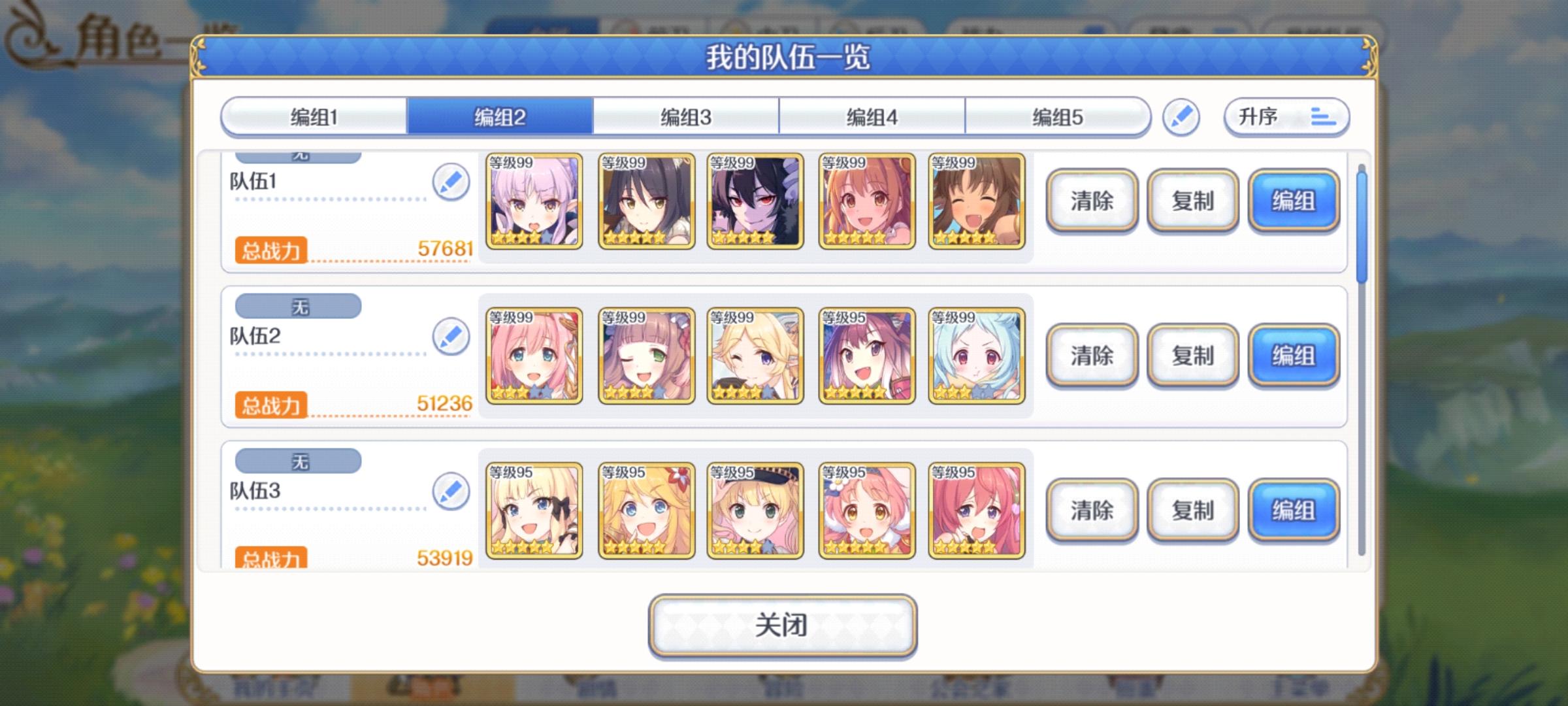Click the 无 status badge above 队伍2
This screenshot has height=706, width=1568.
(x=297, y=305)
